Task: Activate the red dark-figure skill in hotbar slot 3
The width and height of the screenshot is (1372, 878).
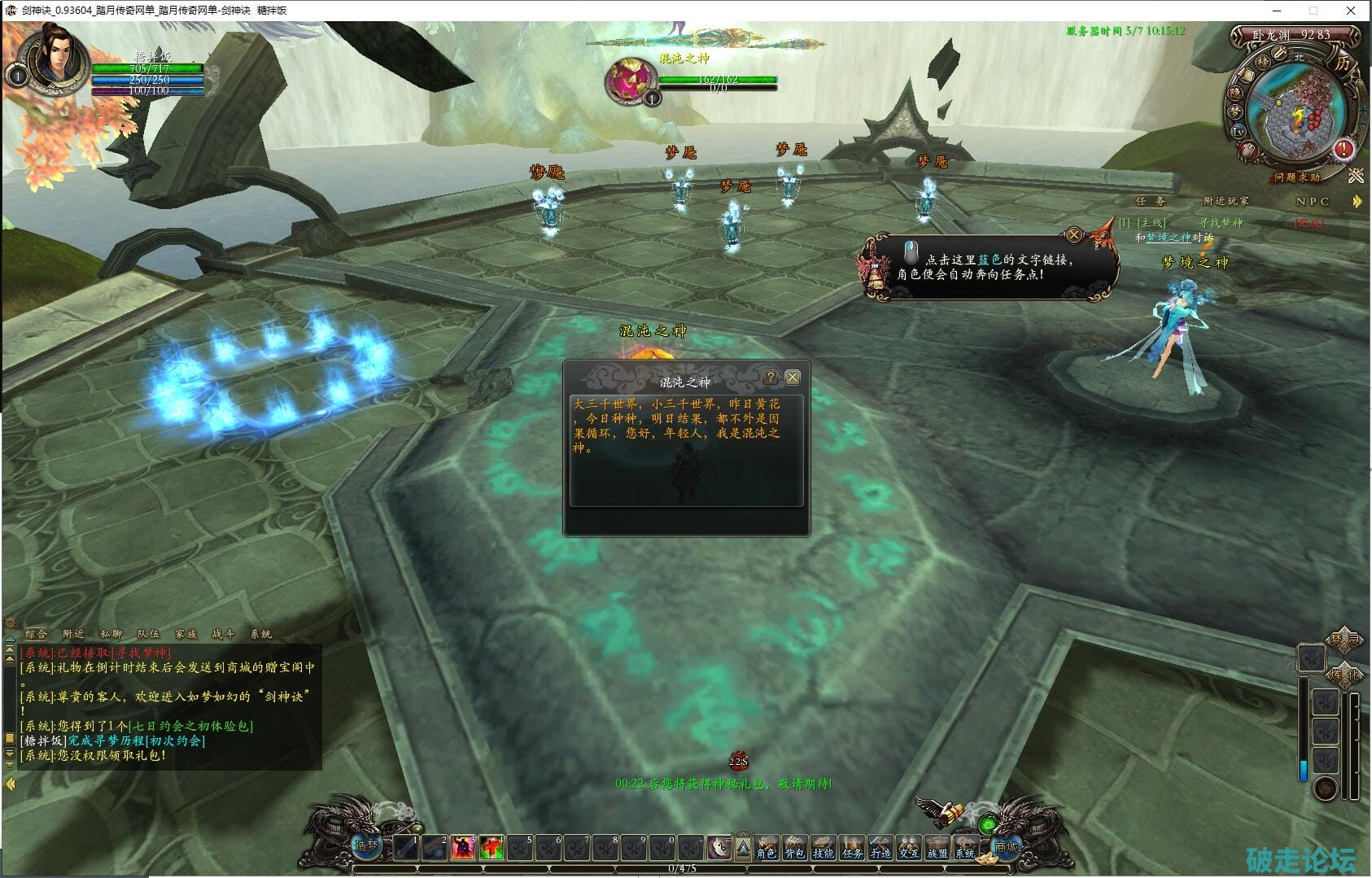Action: pyautogui.click(x=463, y=848)
